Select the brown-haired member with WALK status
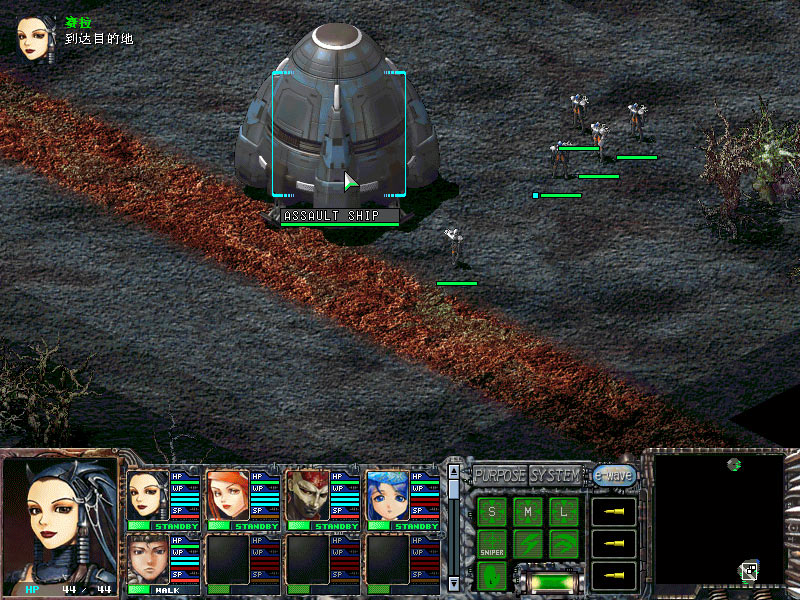This screenshot has width=800, height=600. (x=148, y=560)
